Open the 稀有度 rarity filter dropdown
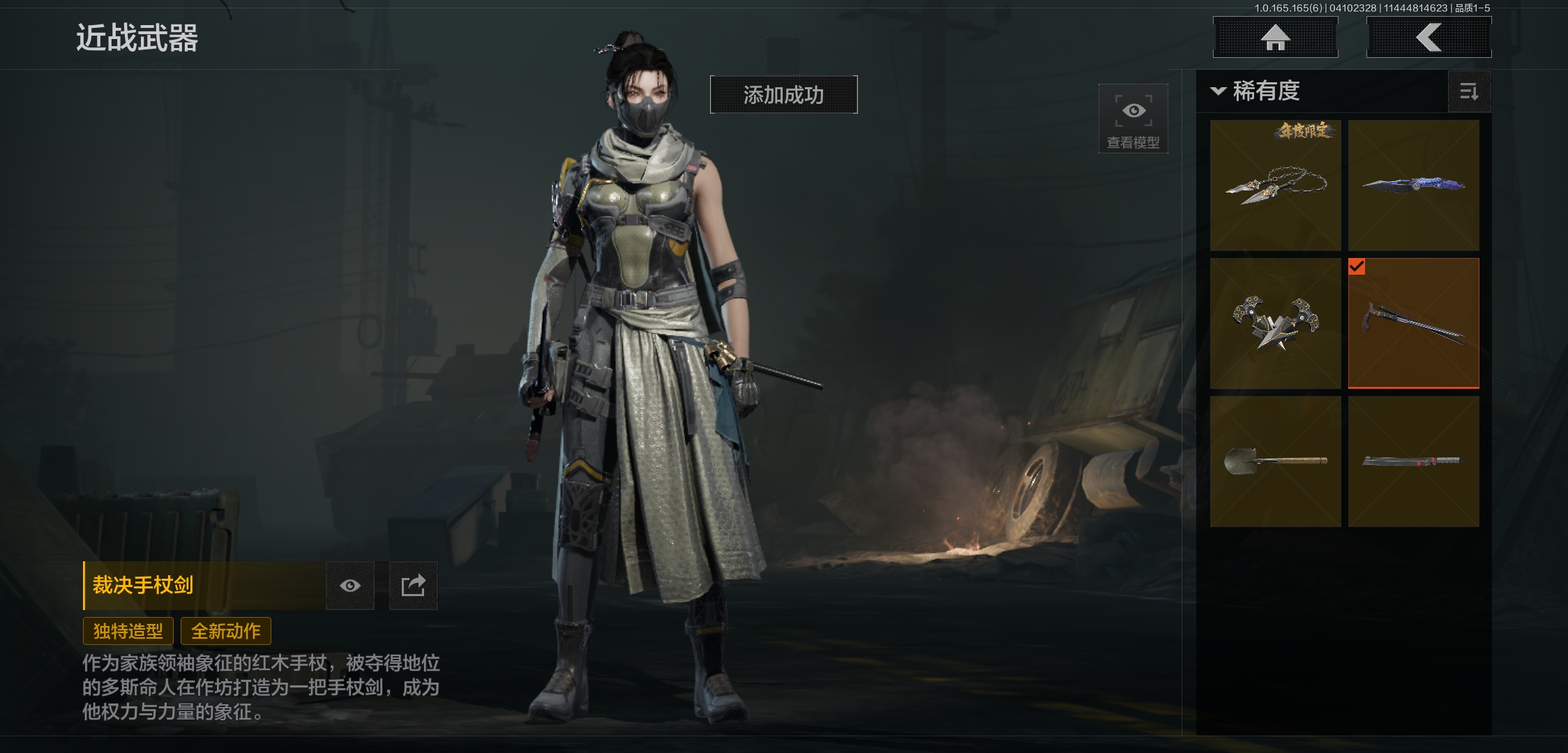 point(1256,91)
